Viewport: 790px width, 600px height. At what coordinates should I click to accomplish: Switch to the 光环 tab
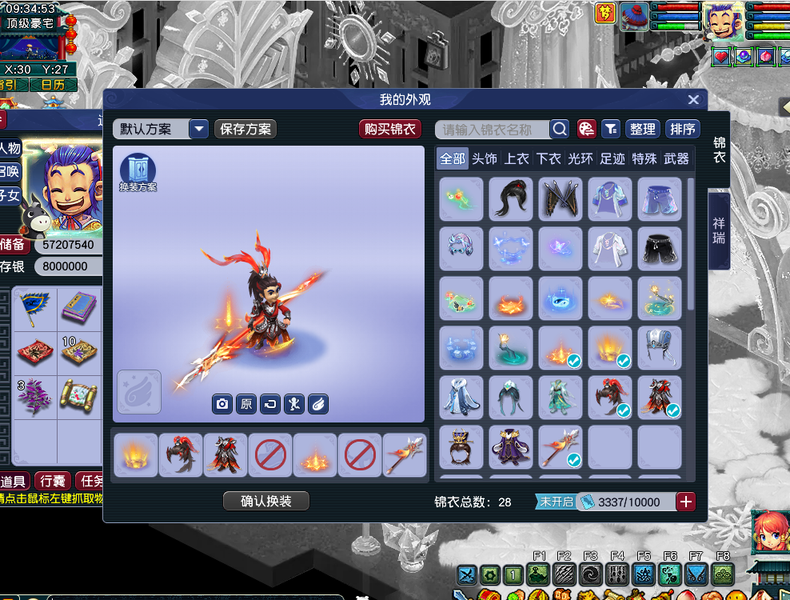pyautogui.click(x=580, y=159)
